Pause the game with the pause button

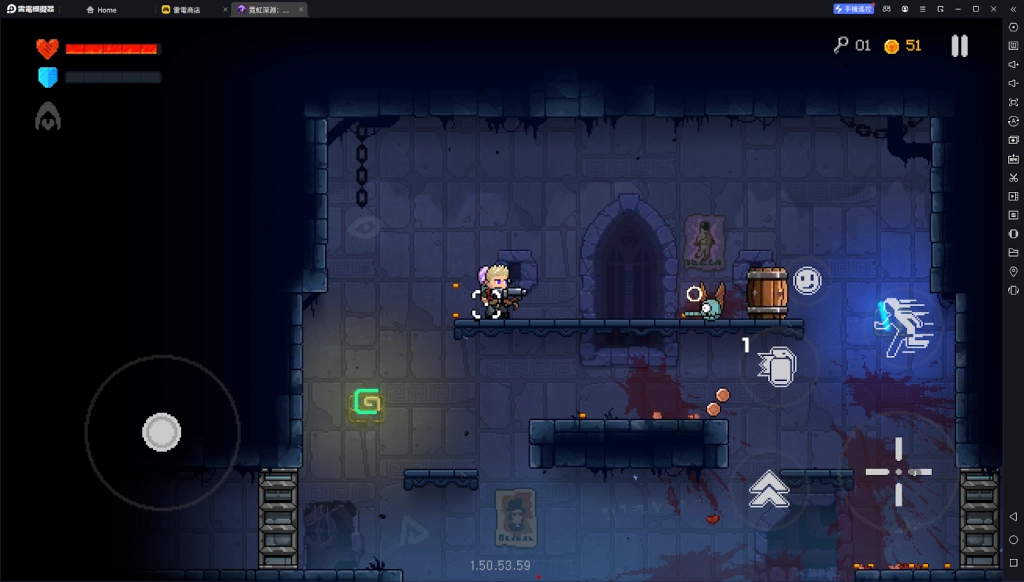pyautogui.click(x=959, y=46)
